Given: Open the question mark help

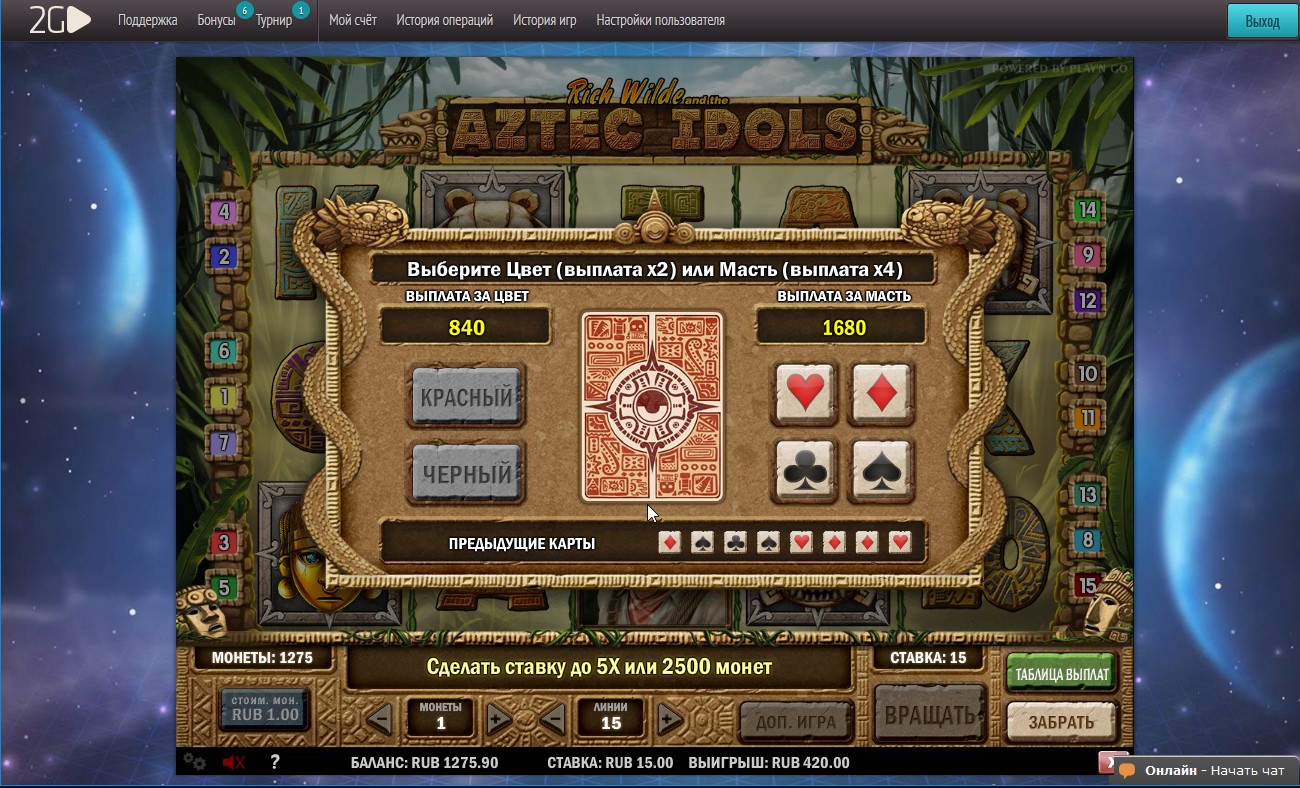Looking at the screenshot, I should [x=275, y=762].
